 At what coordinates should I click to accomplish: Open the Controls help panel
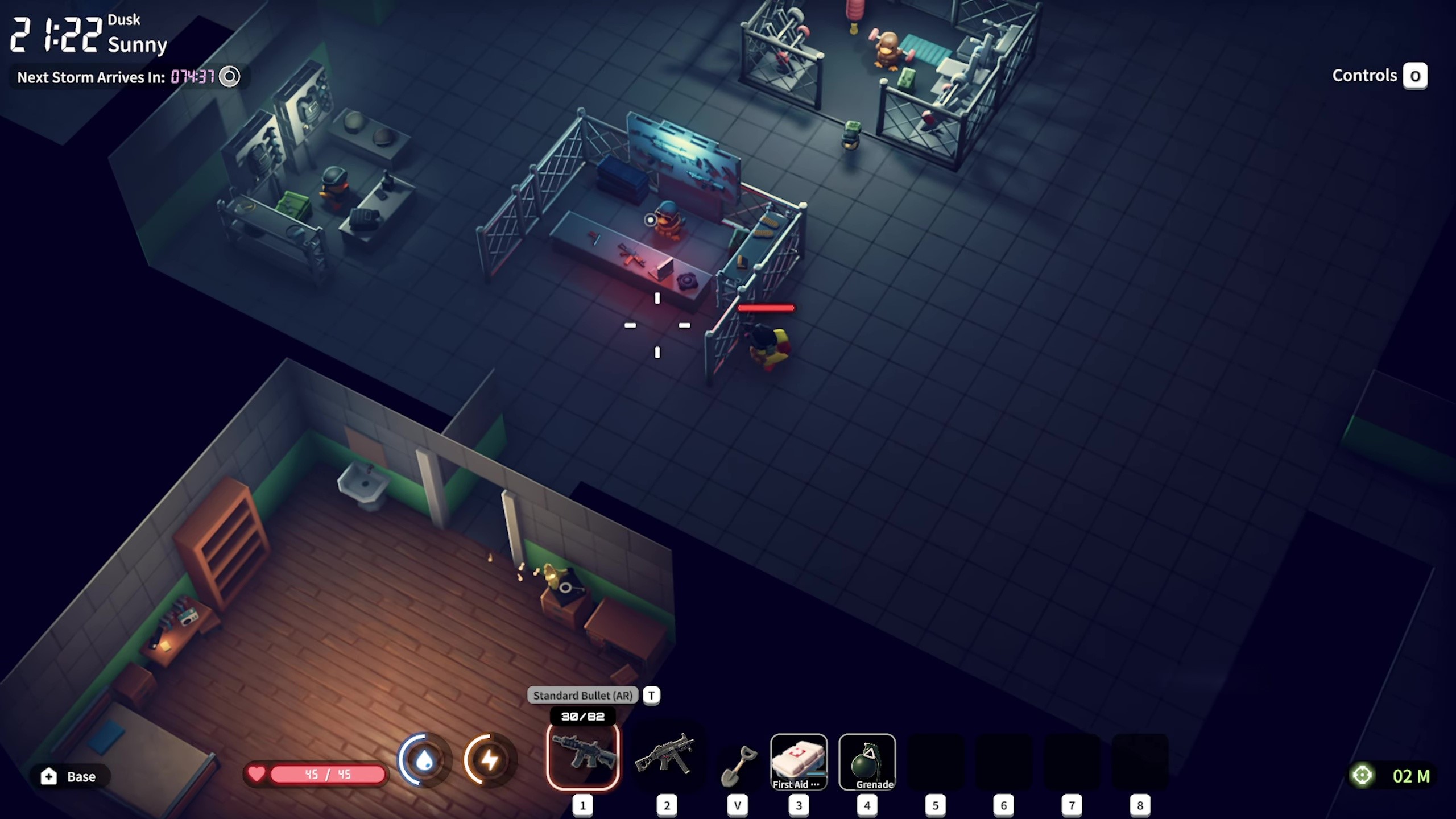[1415, 76]
